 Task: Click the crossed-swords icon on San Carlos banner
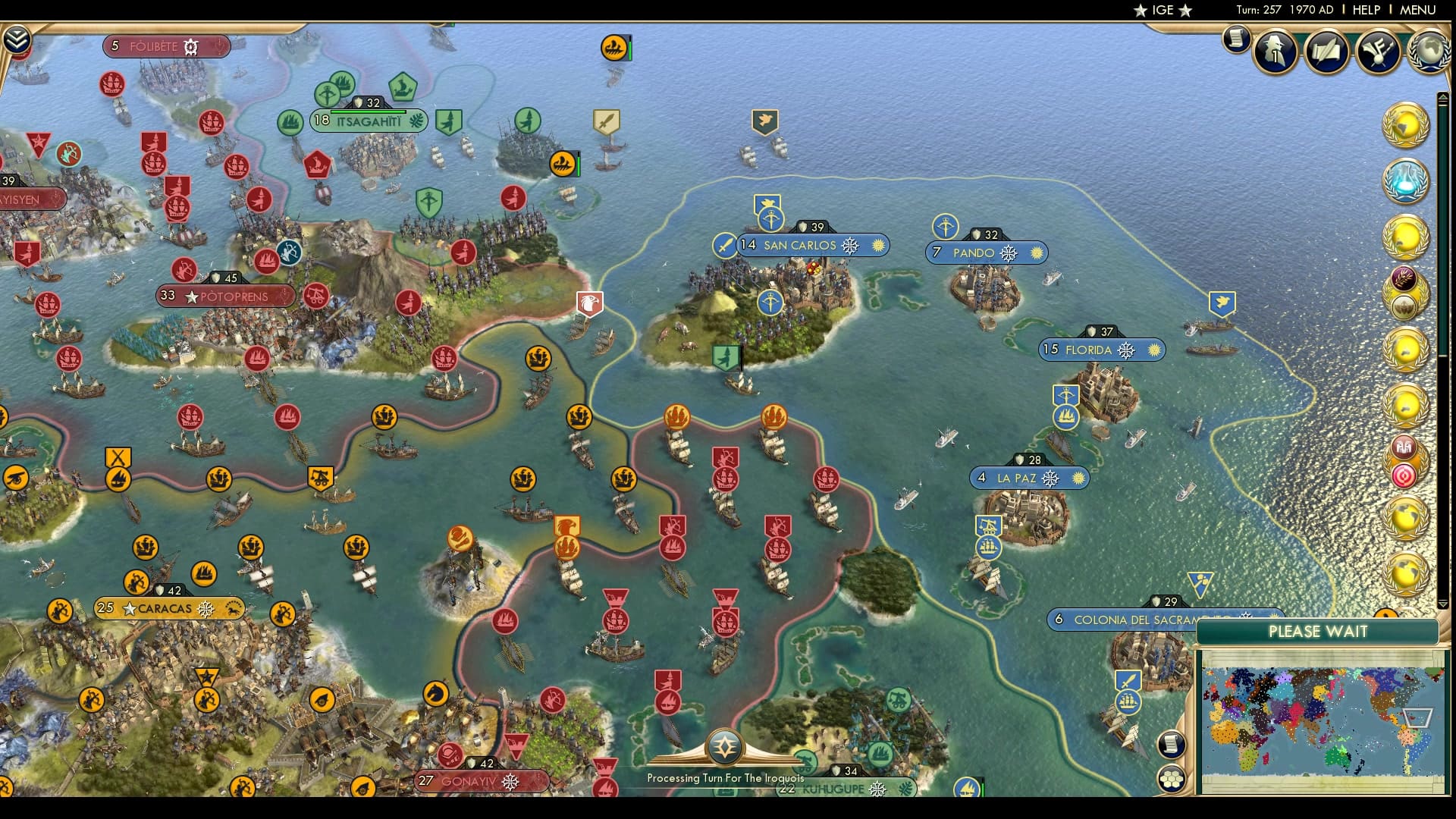coord(724,245)
